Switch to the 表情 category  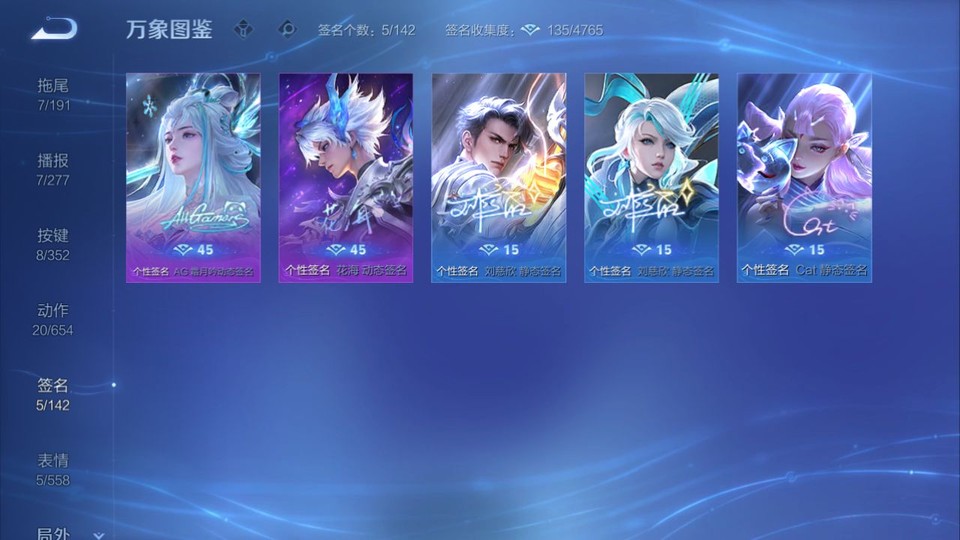[x=53, y=469]
